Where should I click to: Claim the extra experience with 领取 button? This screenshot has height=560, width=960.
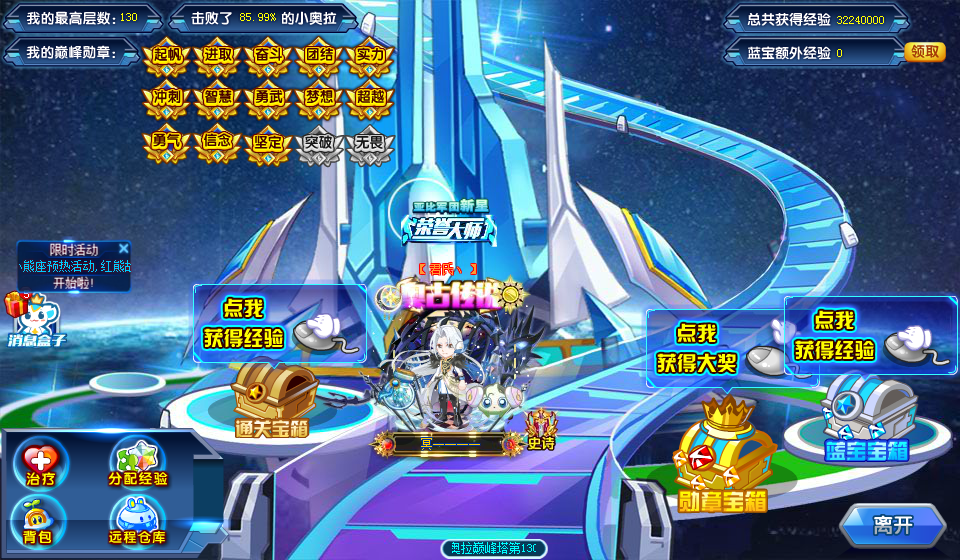pos(924,52)
